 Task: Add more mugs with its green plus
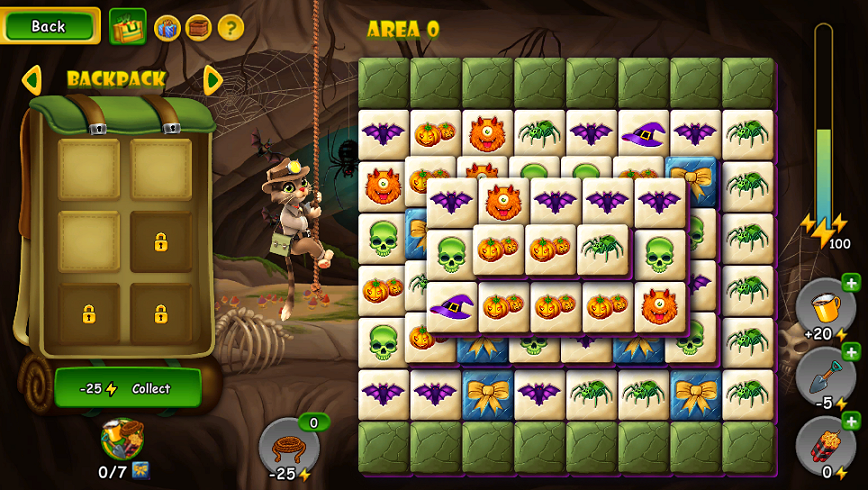[x=851, y=282]
